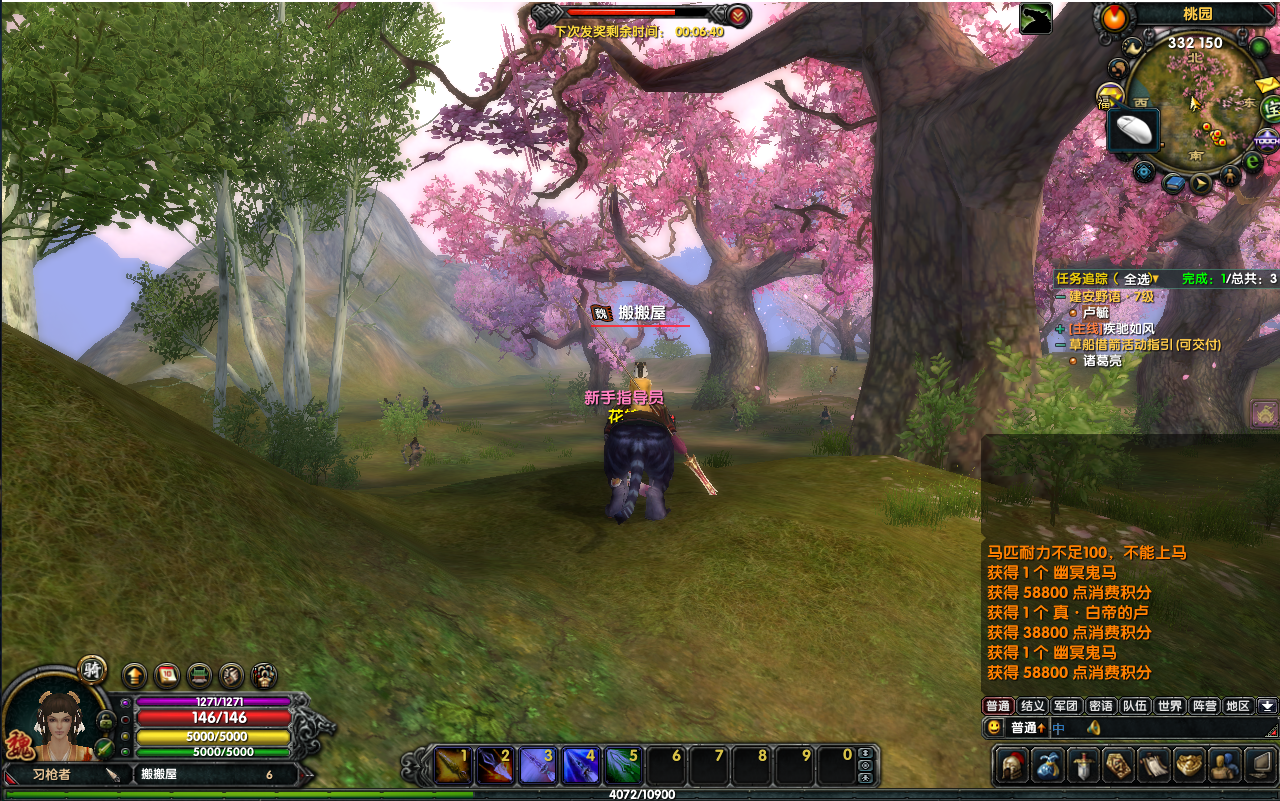Screen dimensions: 1280x801
Task: Select the 队伍 chat channel tab
Action: [1134, 706]
